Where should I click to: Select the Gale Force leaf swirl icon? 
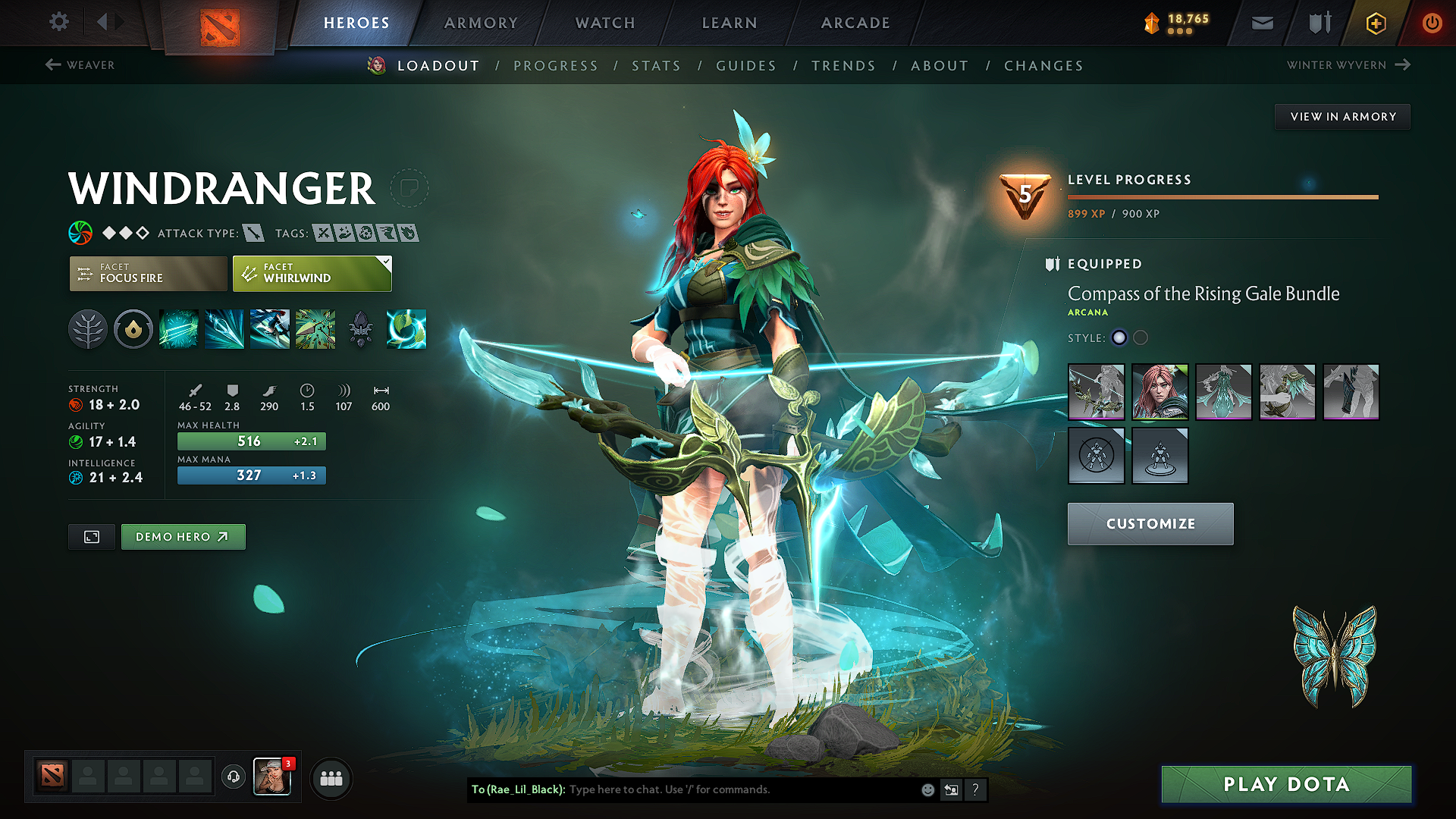[x=406, y=329]
